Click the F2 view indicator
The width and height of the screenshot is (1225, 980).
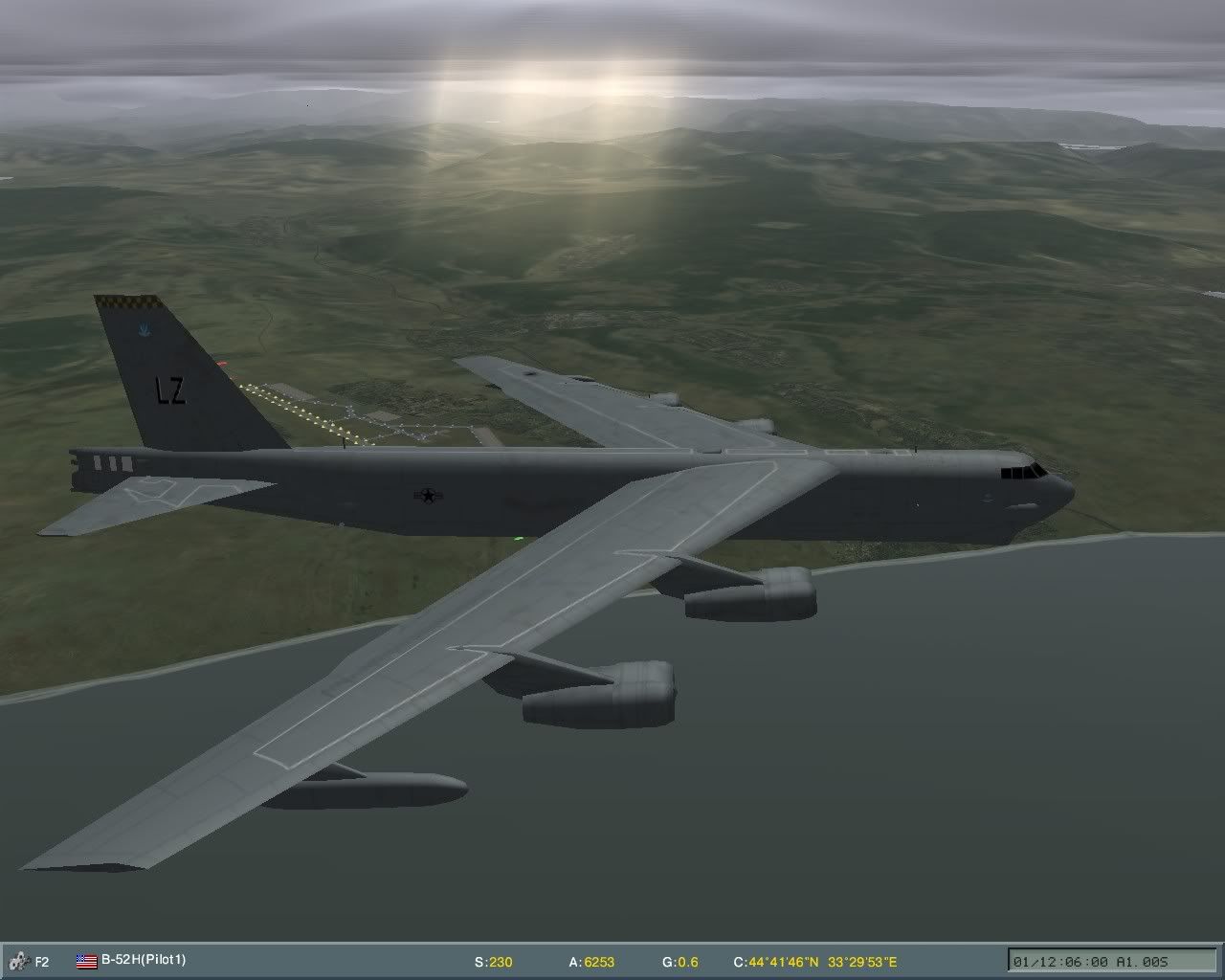coord(41,959)
